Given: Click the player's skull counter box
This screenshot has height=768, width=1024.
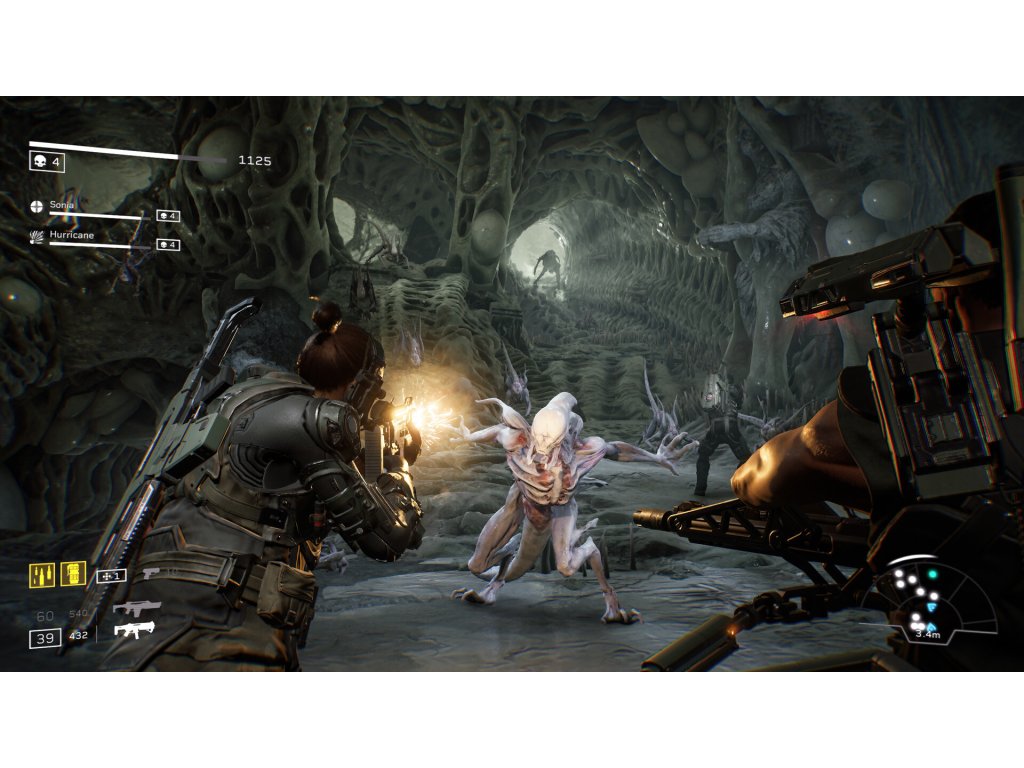Looking at the screenshot, I should 47,162.
